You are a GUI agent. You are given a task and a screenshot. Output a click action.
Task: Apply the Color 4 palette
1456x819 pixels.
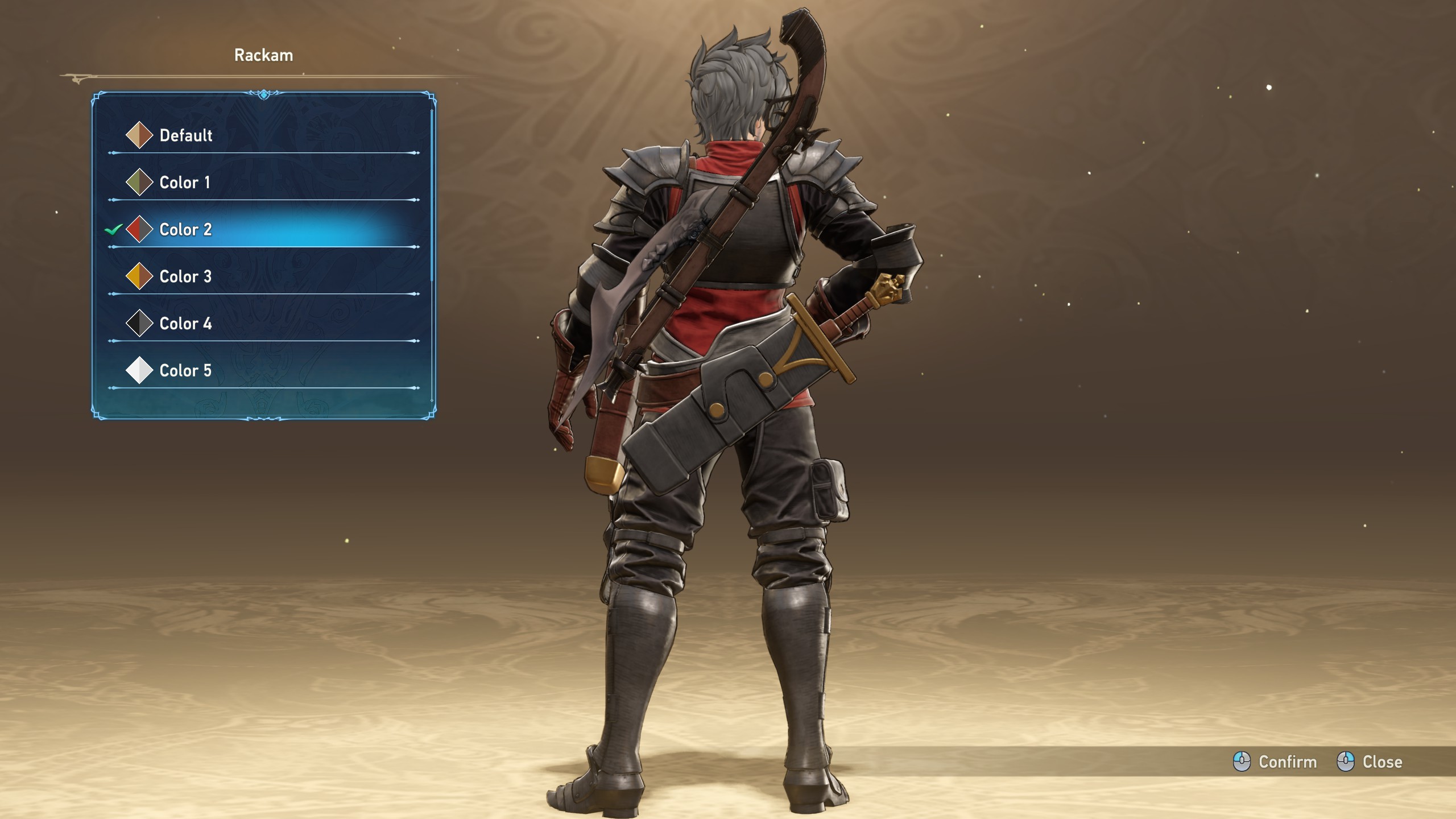(185, 324)
